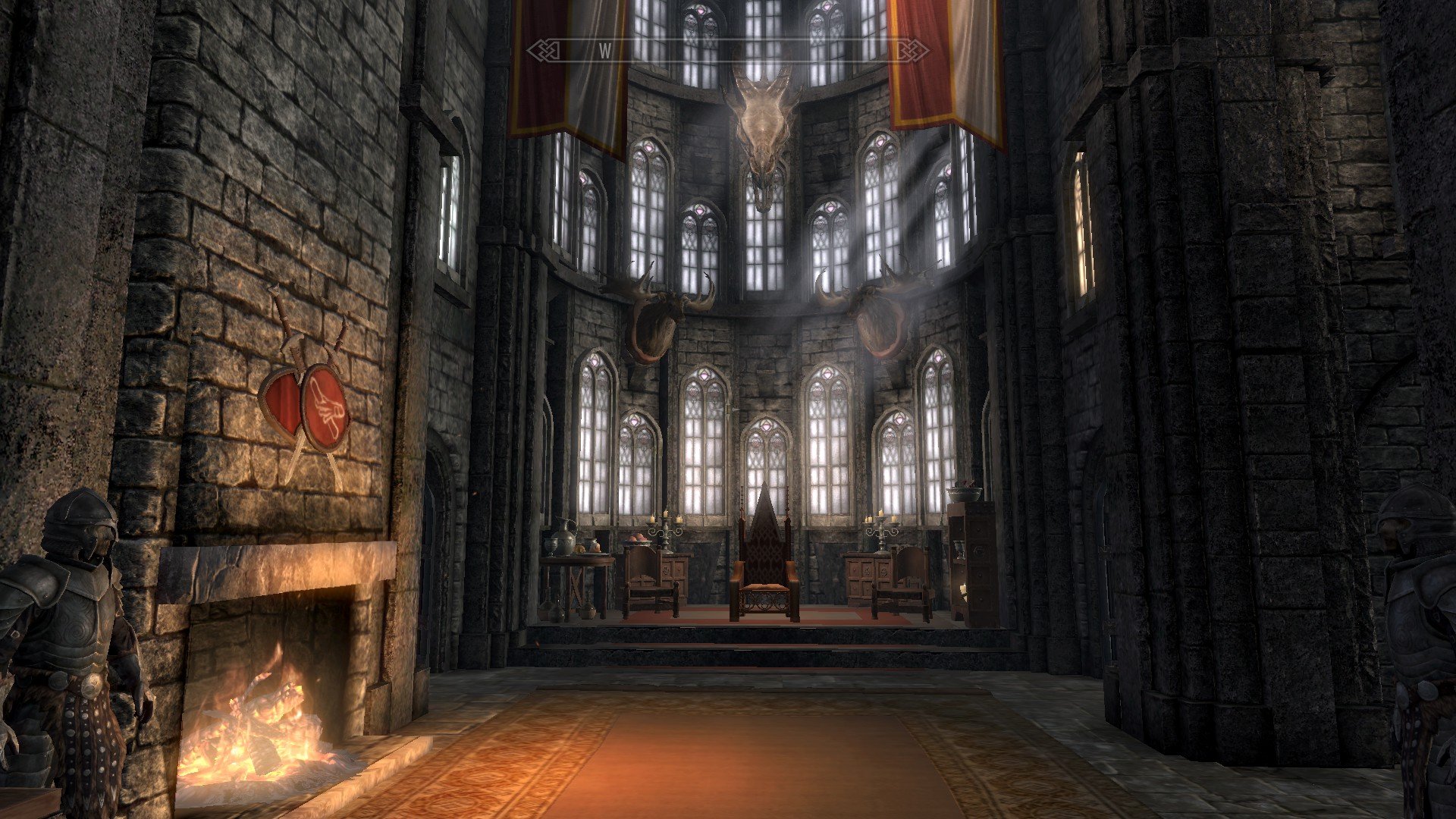
Task: Click the compass bar showing W
Action: coord(727,52)
